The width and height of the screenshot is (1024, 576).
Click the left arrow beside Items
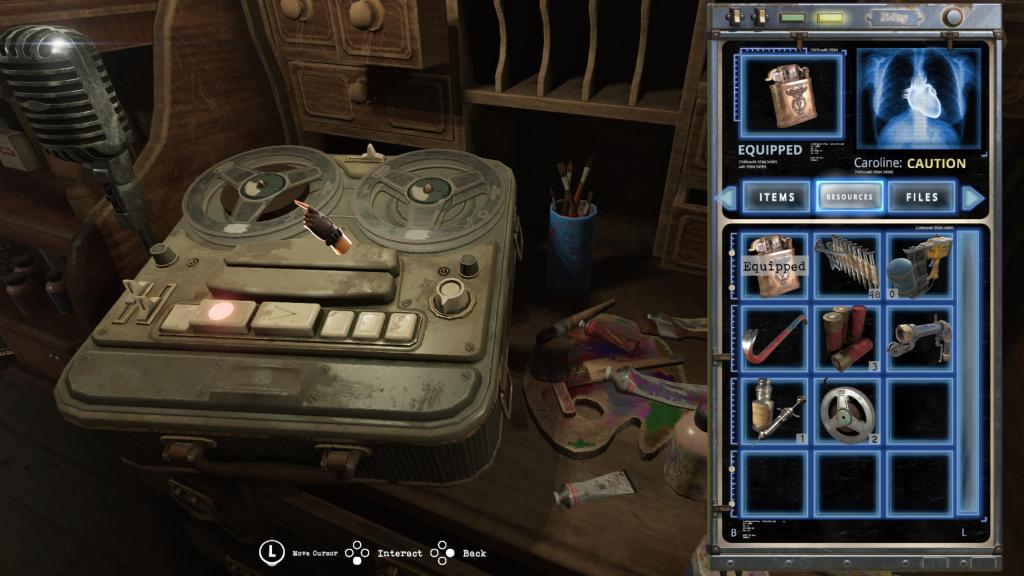pos(728,198)
